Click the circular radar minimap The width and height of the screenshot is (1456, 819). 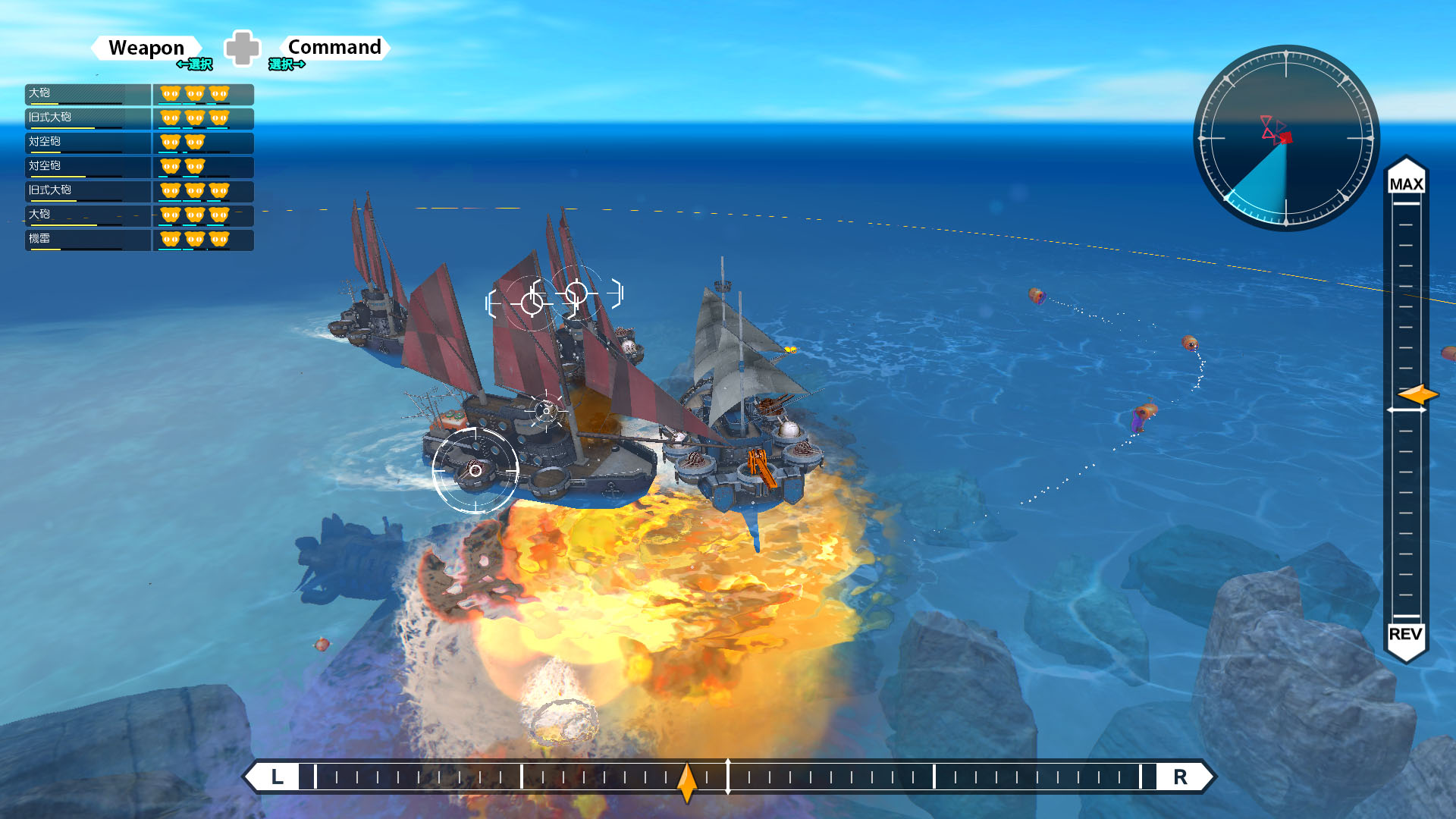click(x=1286, y=138)
